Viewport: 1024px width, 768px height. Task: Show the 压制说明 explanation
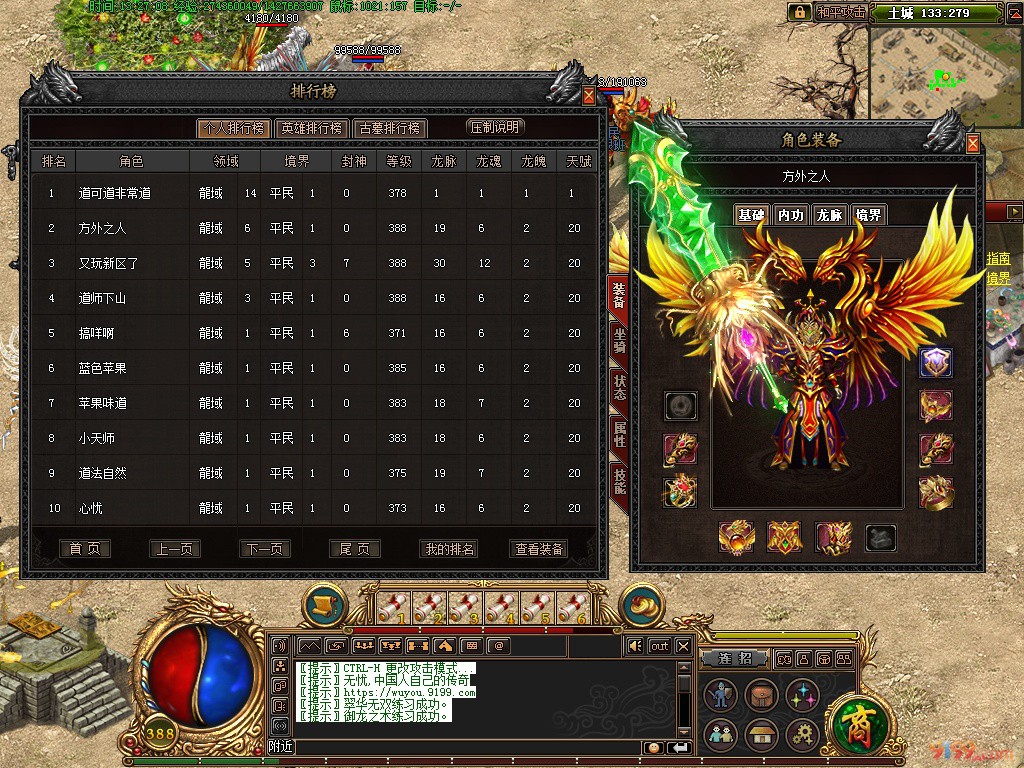coord(495,127)
